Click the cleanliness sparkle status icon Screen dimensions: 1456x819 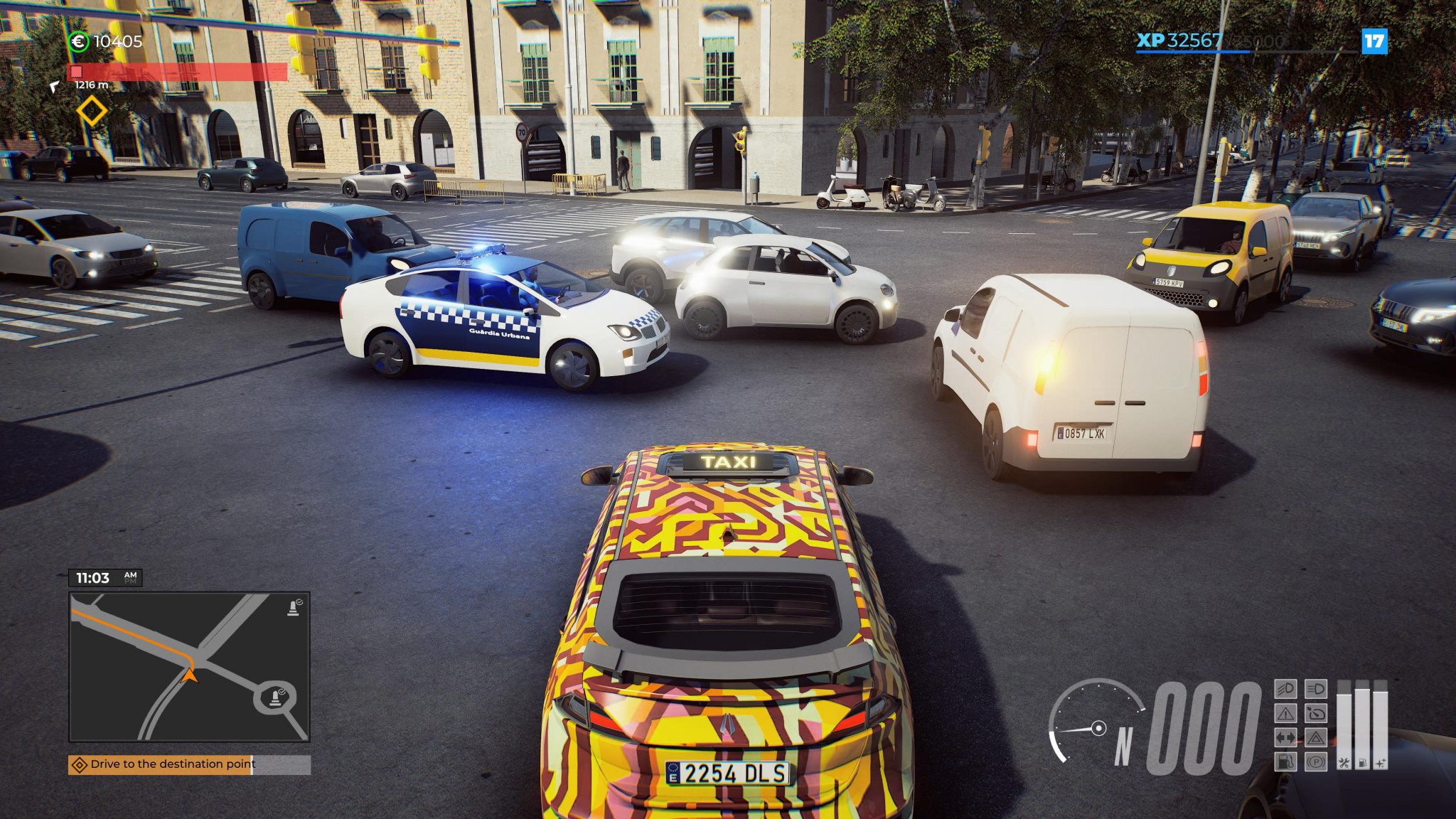click(x=1380, y=762)
